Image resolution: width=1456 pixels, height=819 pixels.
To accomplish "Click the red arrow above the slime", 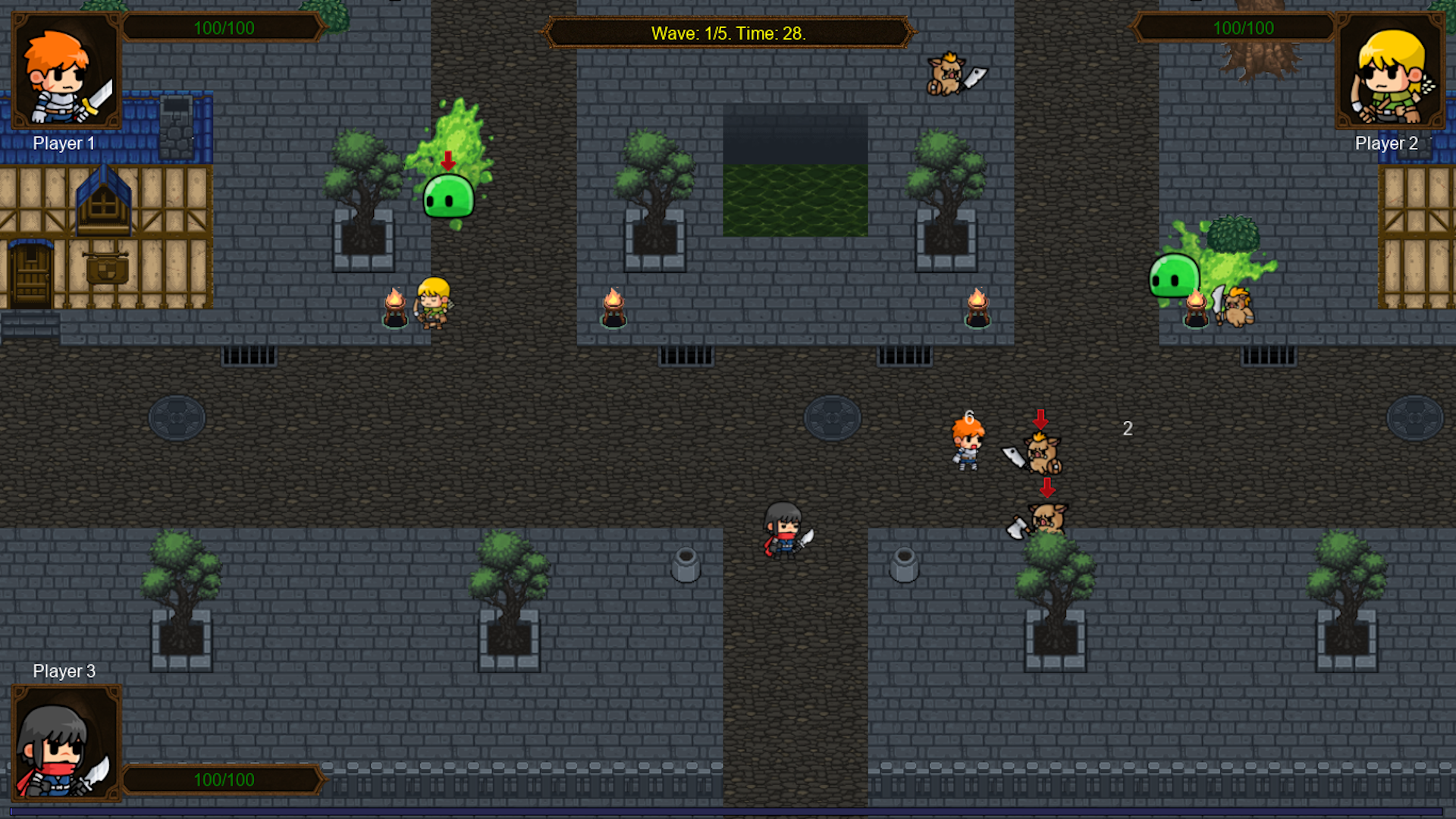I will pyautogui.click(x=447, y=162).
